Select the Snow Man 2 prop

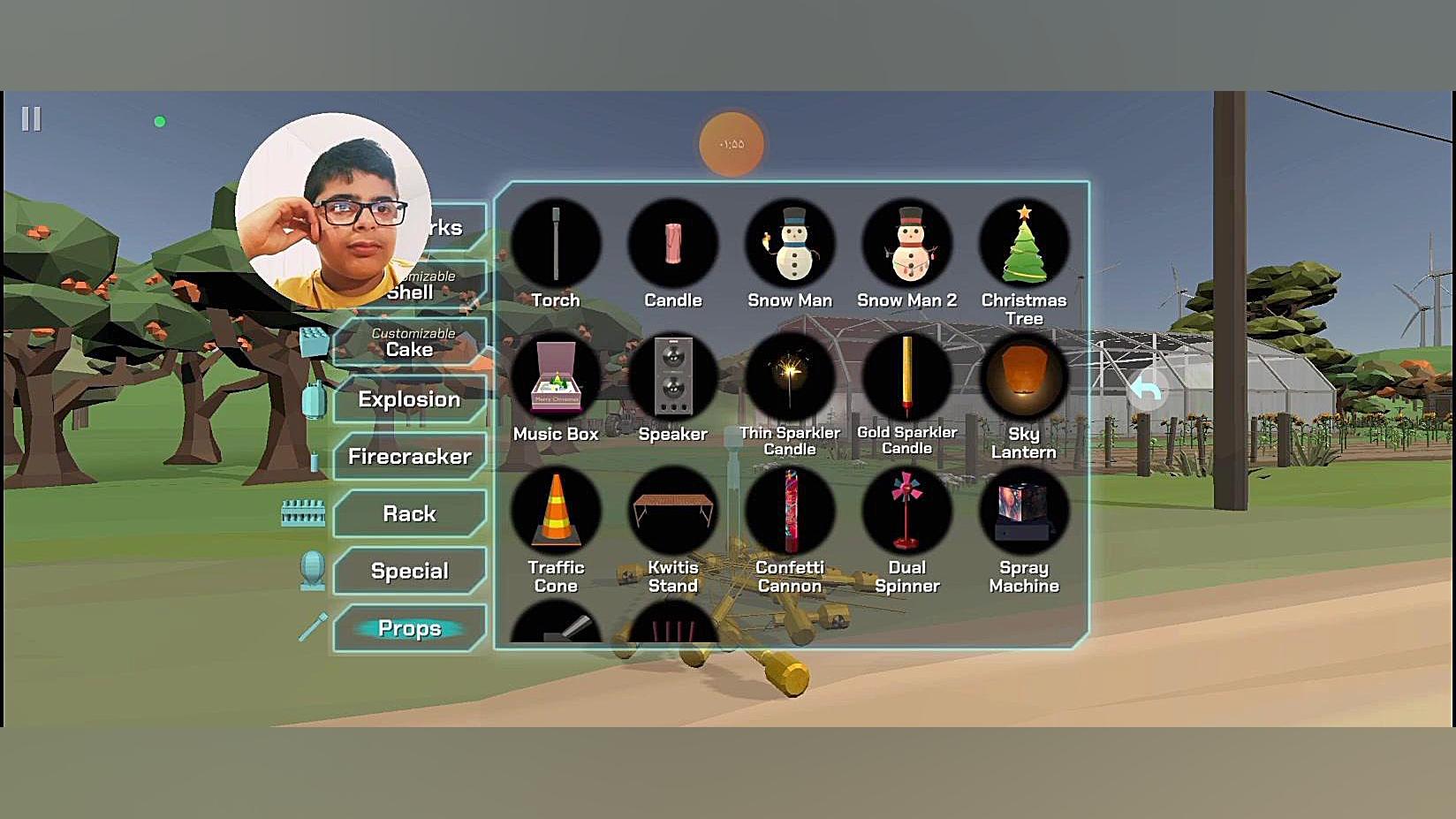[x=906, y=245]
